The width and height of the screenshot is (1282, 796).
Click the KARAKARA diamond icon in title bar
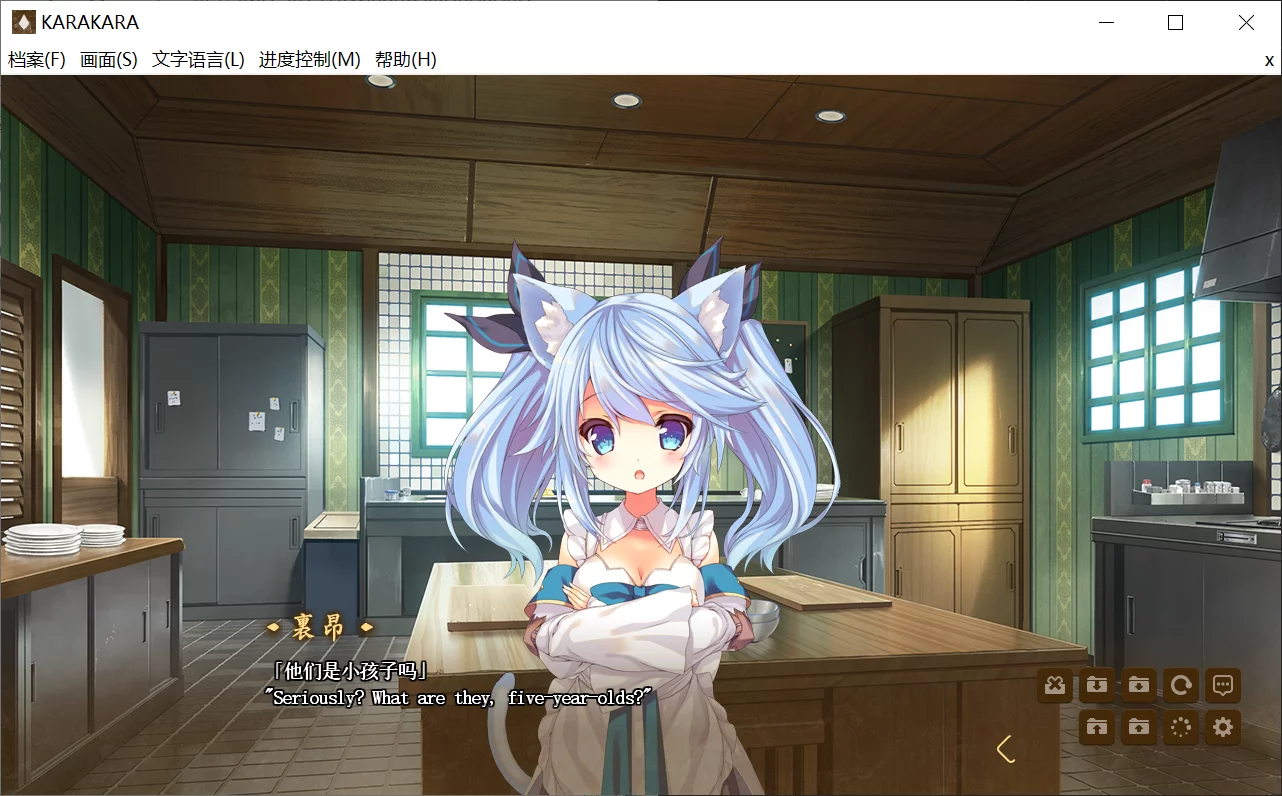[22, 22]
